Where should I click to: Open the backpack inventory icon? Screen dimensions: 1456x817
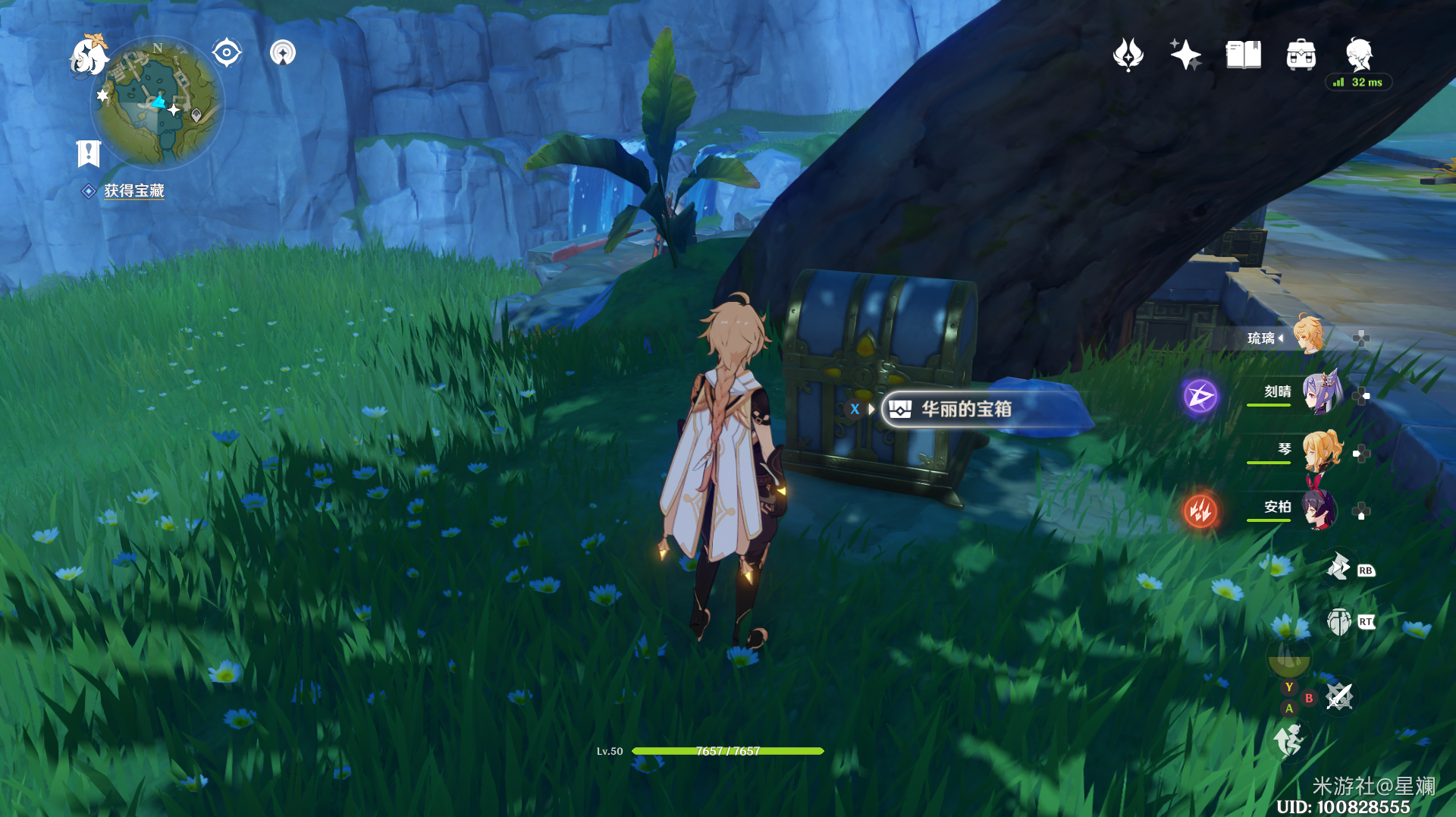1301,55
